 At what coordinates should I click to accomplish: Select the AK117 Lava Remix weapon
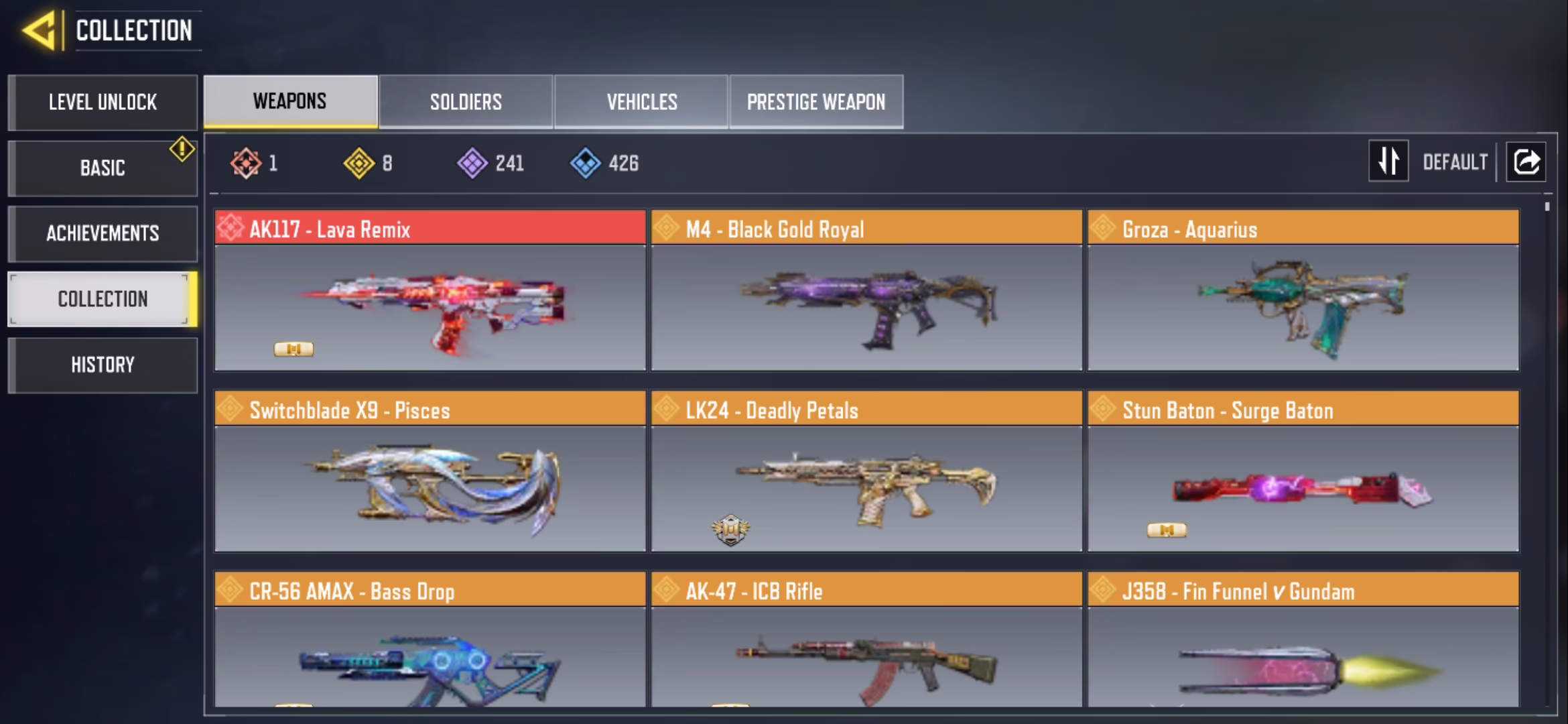(x=430, y=292)
